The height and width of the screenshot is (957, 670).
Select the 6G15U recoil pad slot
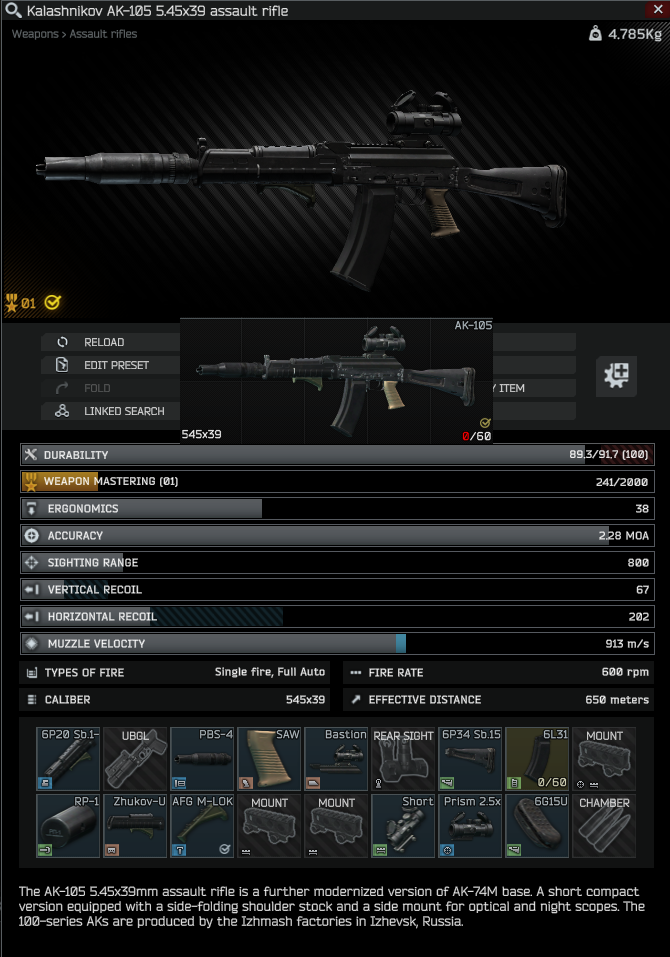click(537, 826)
